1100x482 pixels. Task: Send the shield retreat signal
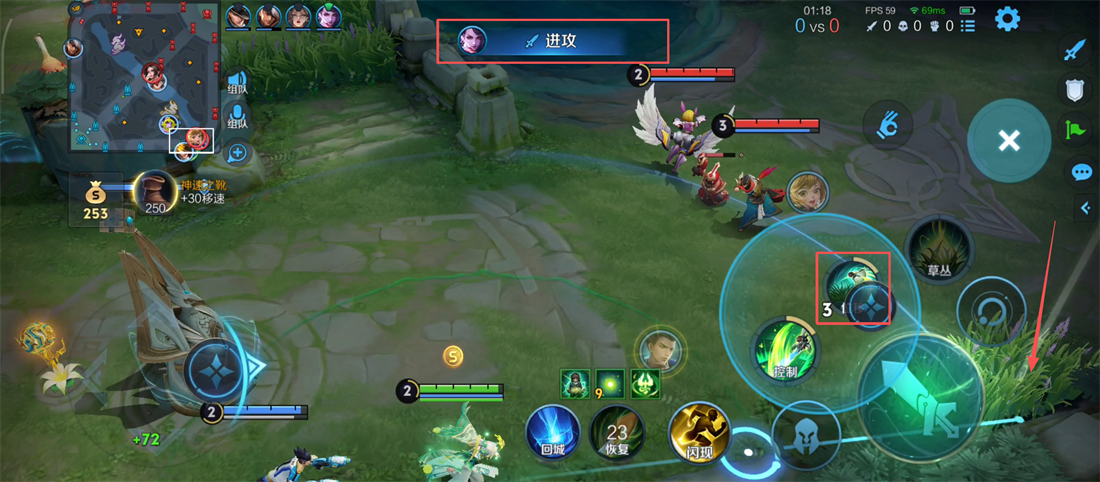tap(1074, 90)
